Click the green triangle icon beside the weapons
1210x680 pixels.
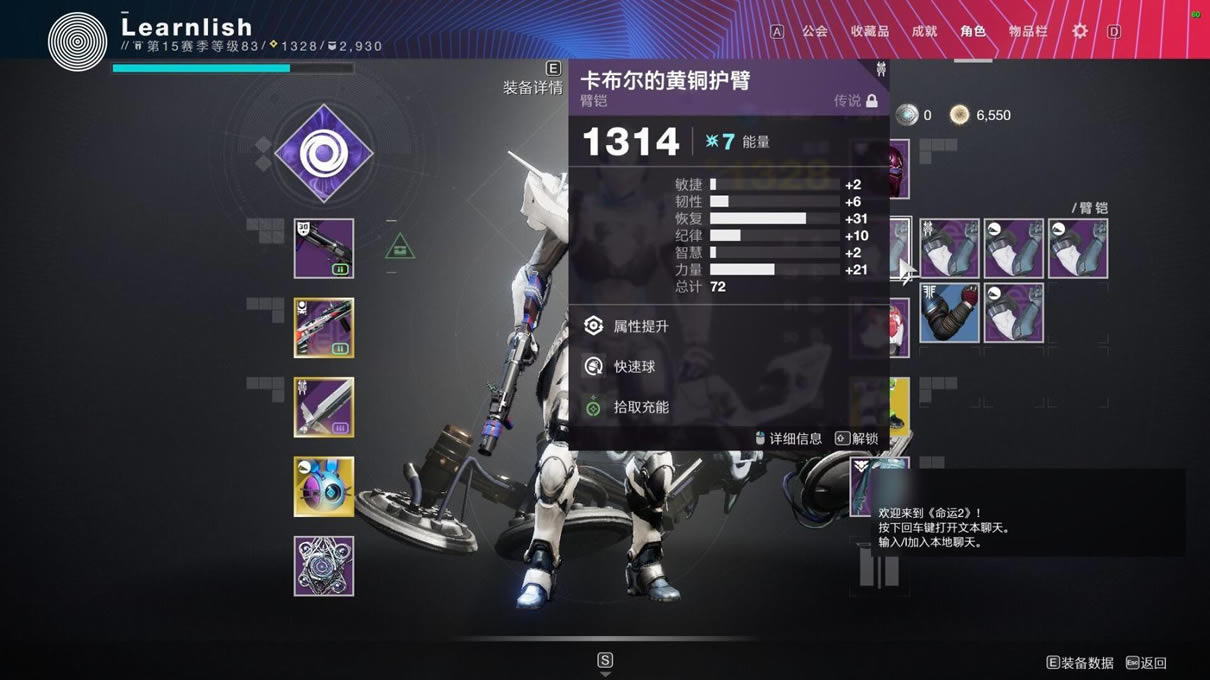coord(400,245)
